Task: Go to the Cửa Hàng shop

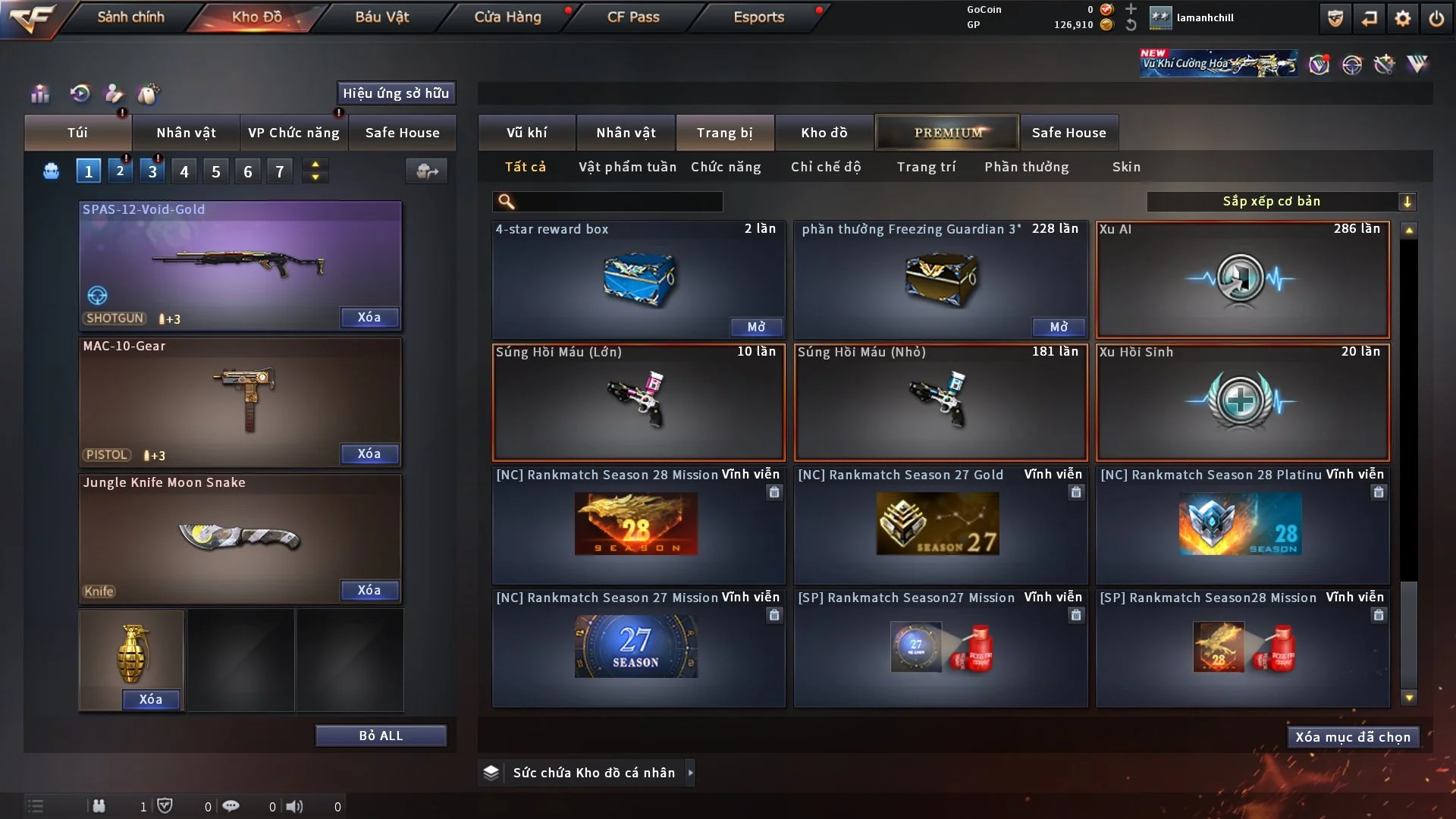Action: coord(507,17)
